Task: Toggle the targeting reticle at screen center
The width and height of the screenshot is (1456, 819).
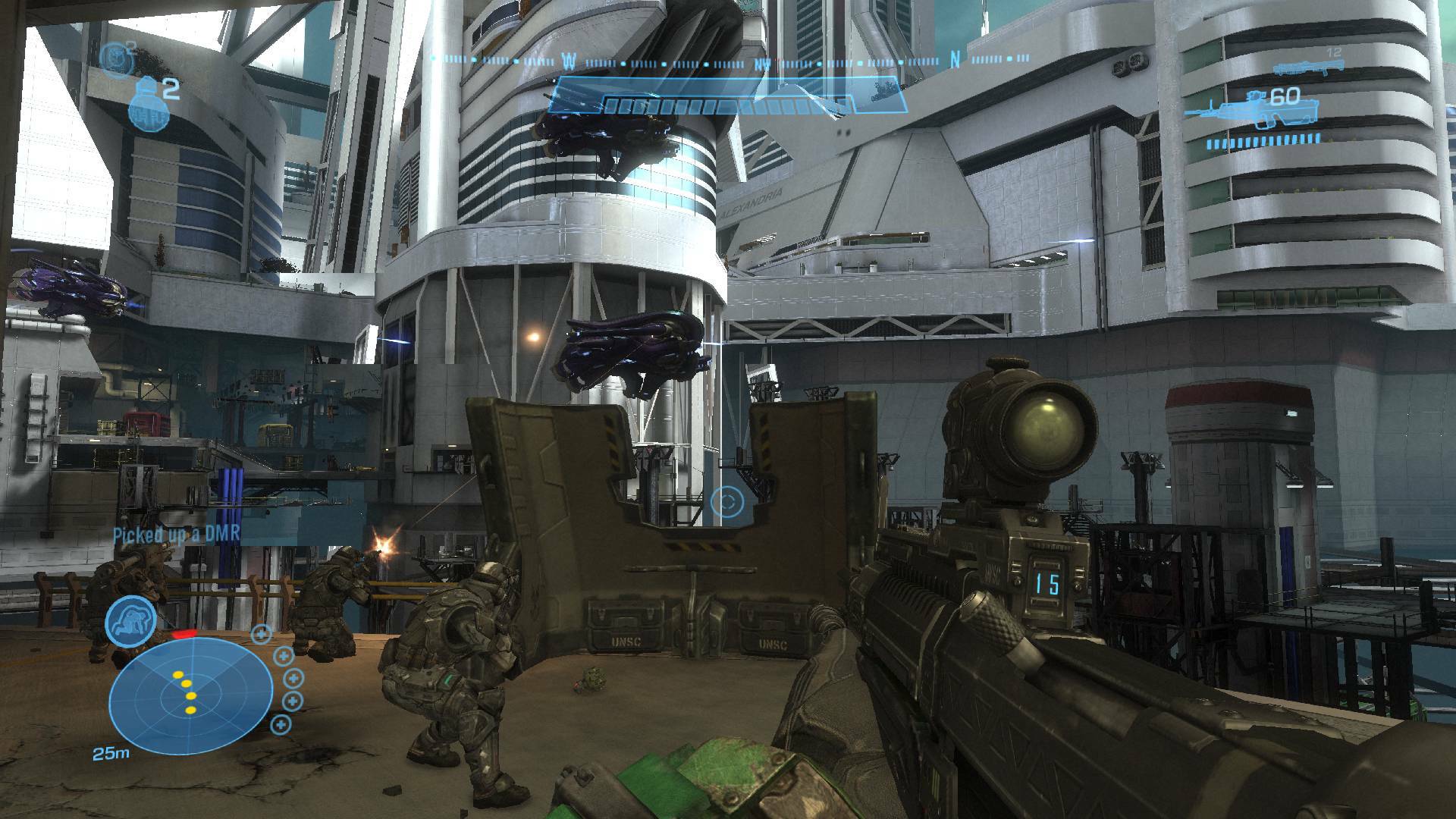Action: (728, 500)
